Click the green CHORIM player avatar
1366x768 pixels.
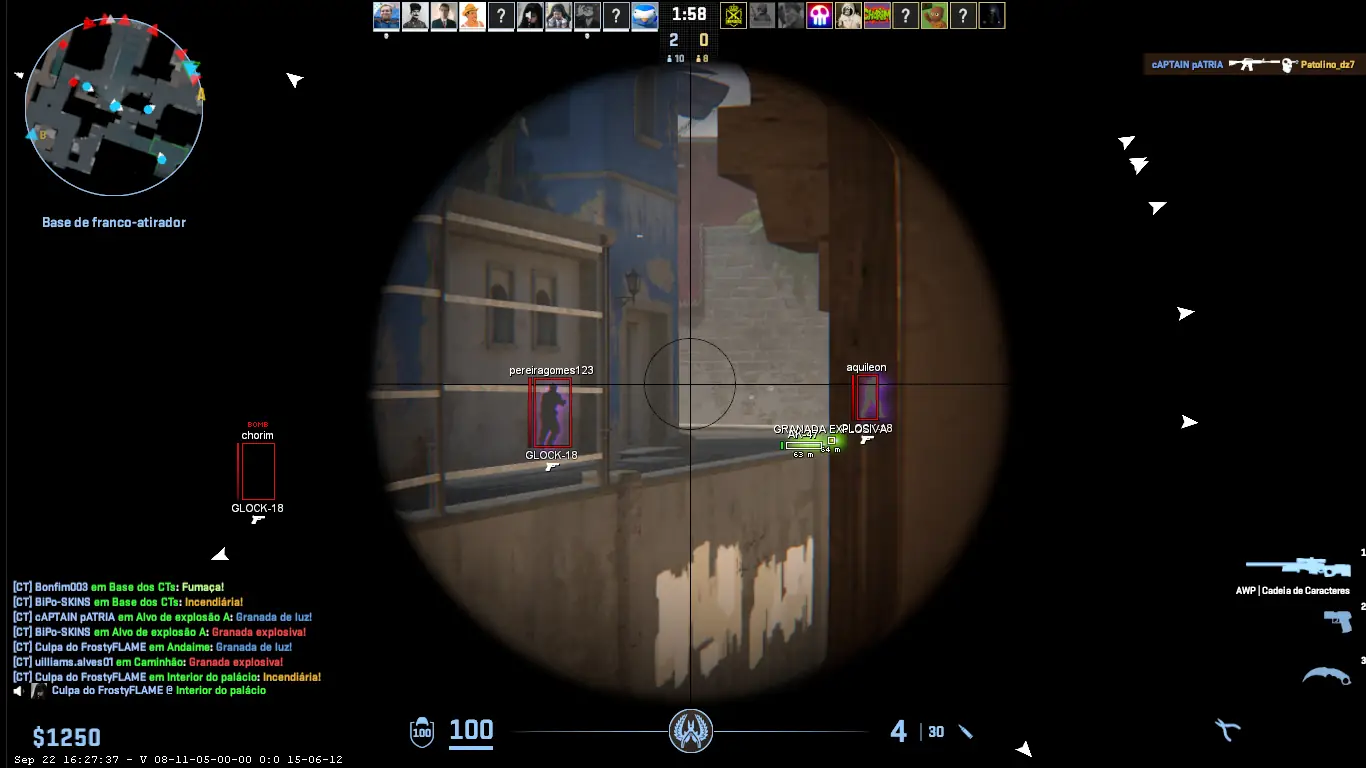tap(877, 15)
